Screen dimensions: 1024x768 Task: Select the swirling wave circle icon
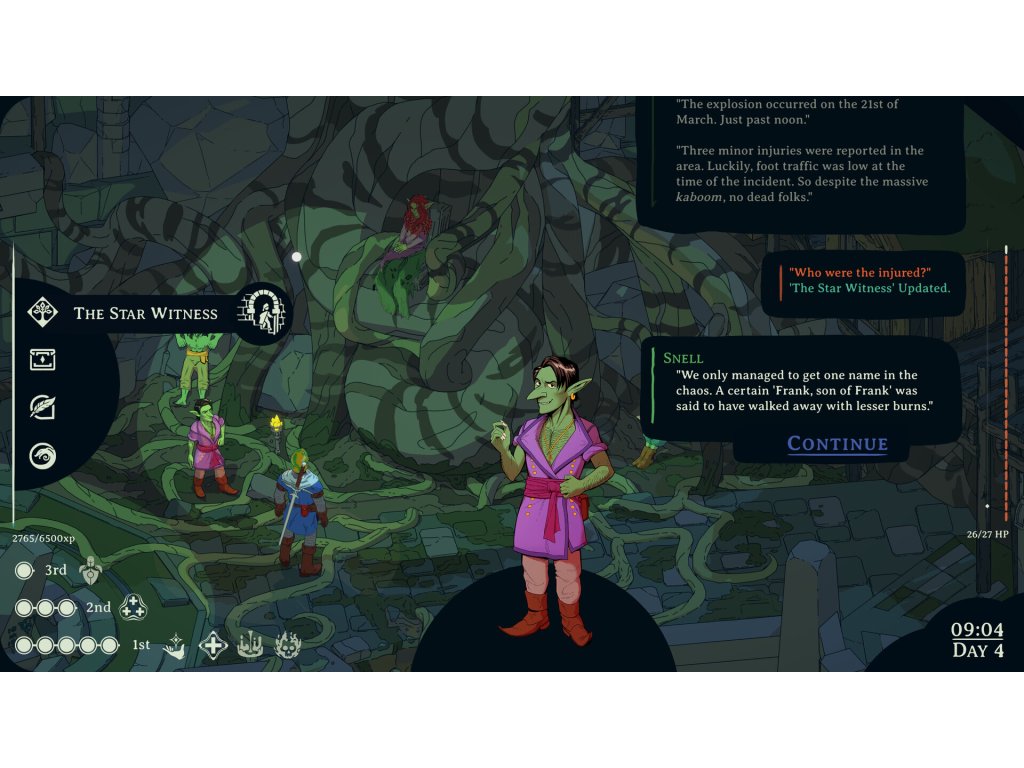42,456
